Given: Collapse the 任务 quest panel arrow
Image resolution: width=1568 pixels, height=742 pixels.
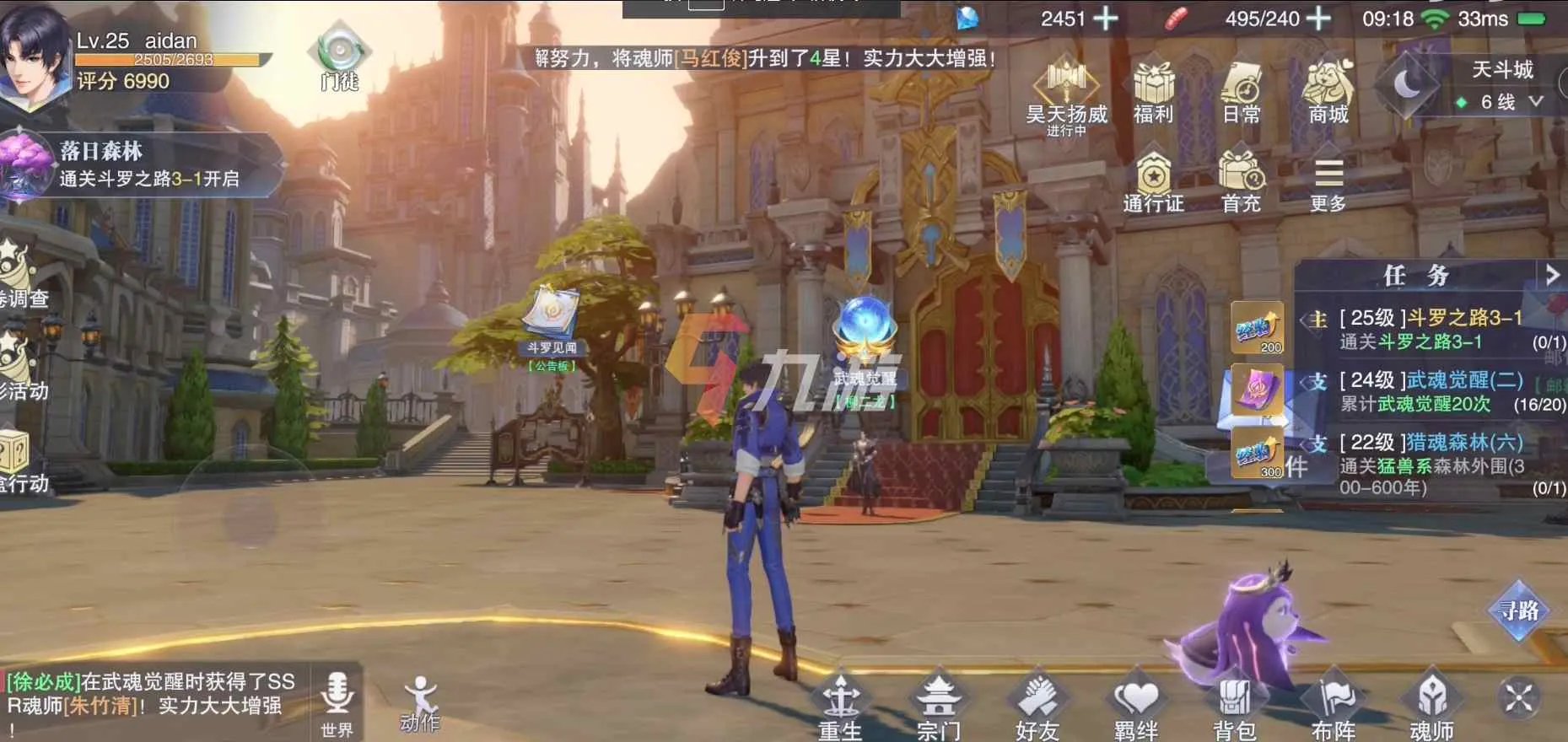Looking at the screenshot, I should (1551, 275).
